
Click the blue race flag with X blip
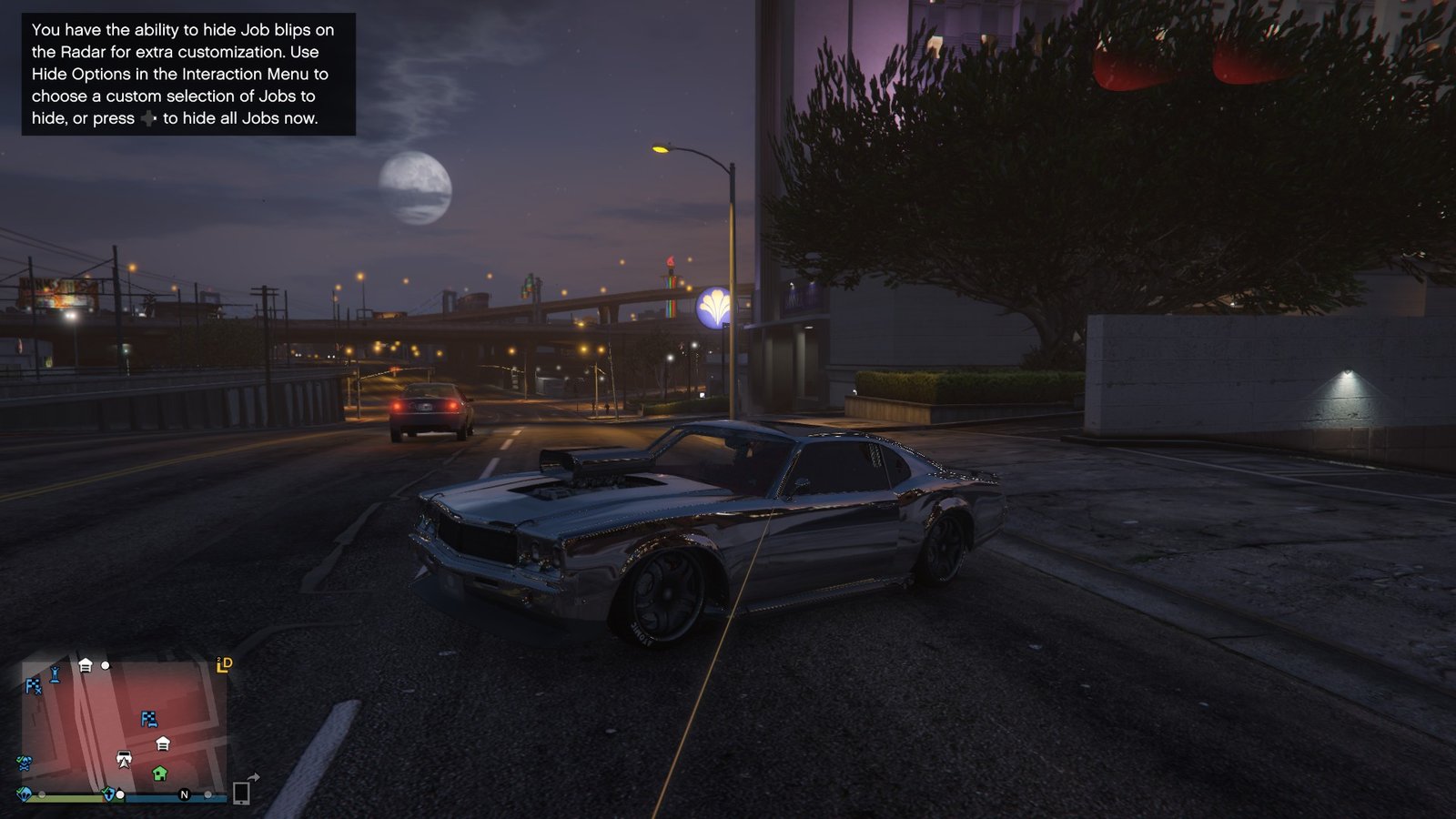[x=33, y=686]
